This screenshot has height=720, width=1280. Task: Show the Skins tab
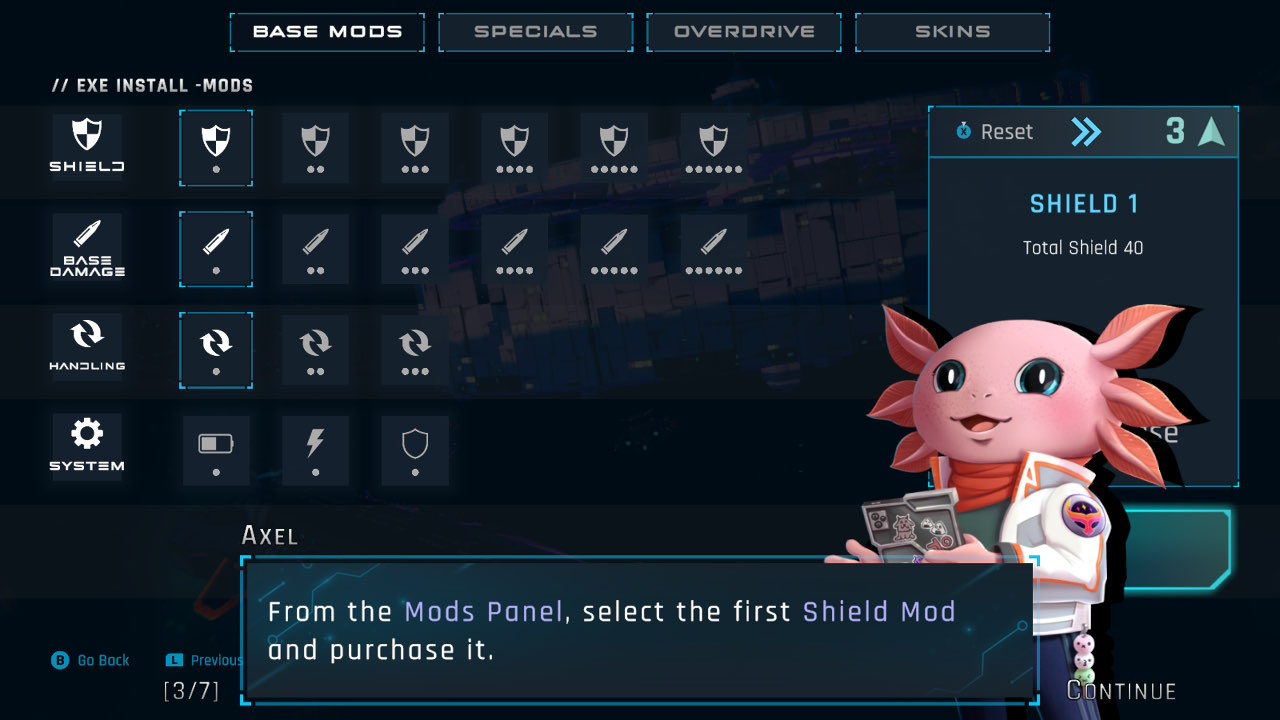(x=952, y=32)
